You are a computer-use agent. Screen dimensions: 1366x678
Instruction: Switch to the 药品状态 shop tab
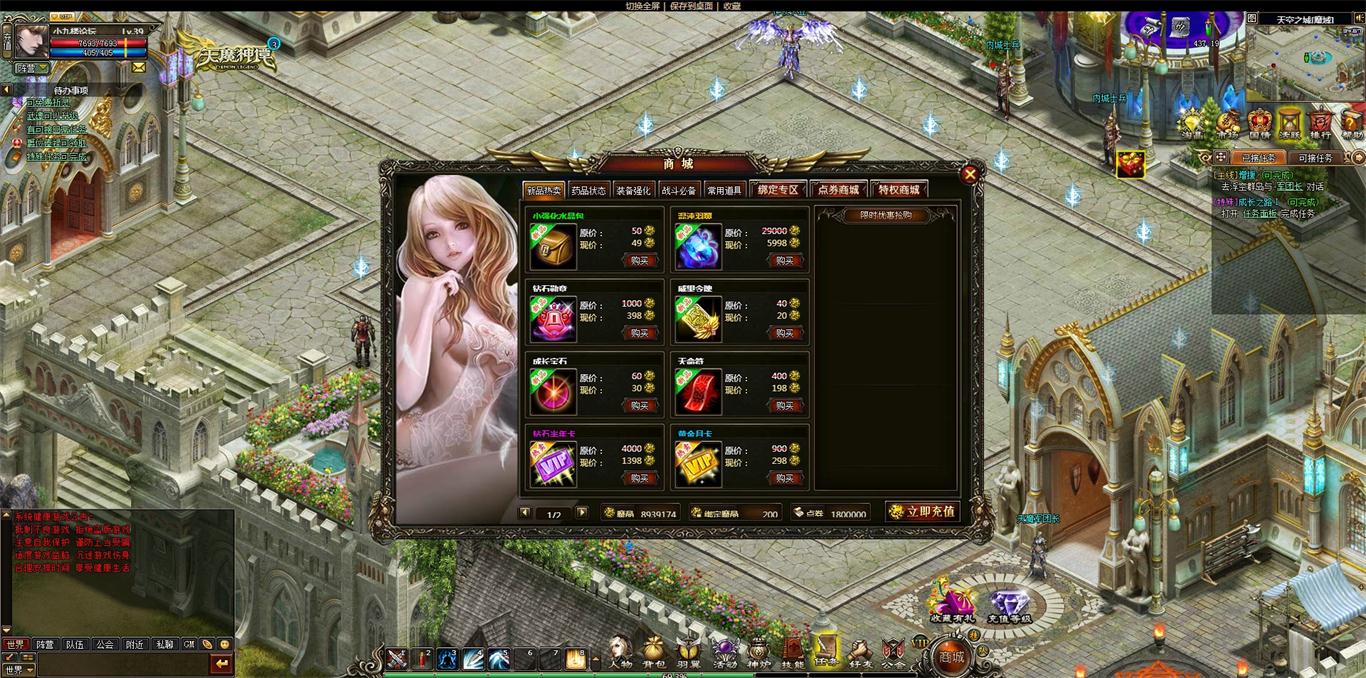point(588,190)
